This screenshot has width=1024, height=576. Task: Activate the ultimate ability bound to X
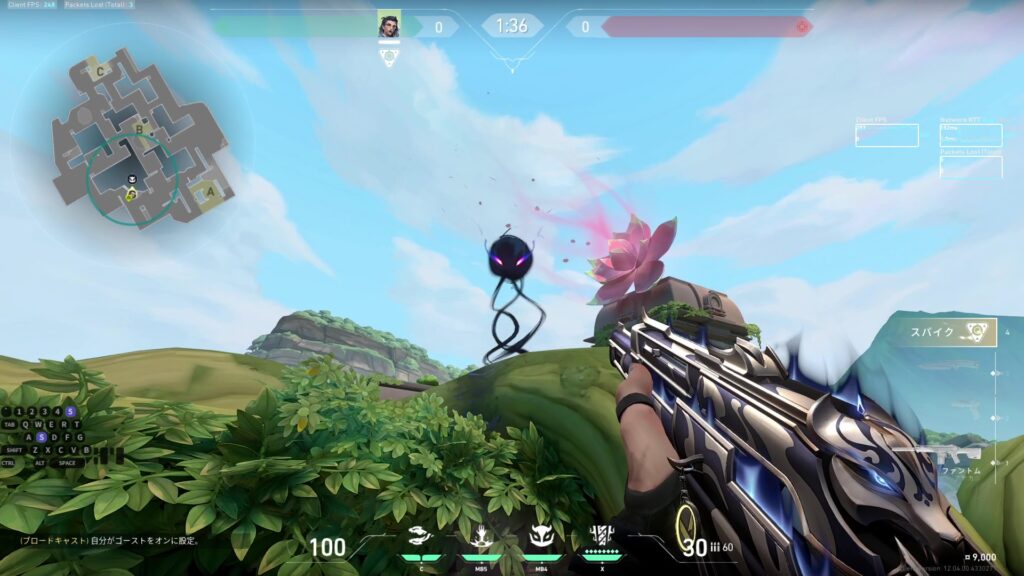[x=601, y=538]
